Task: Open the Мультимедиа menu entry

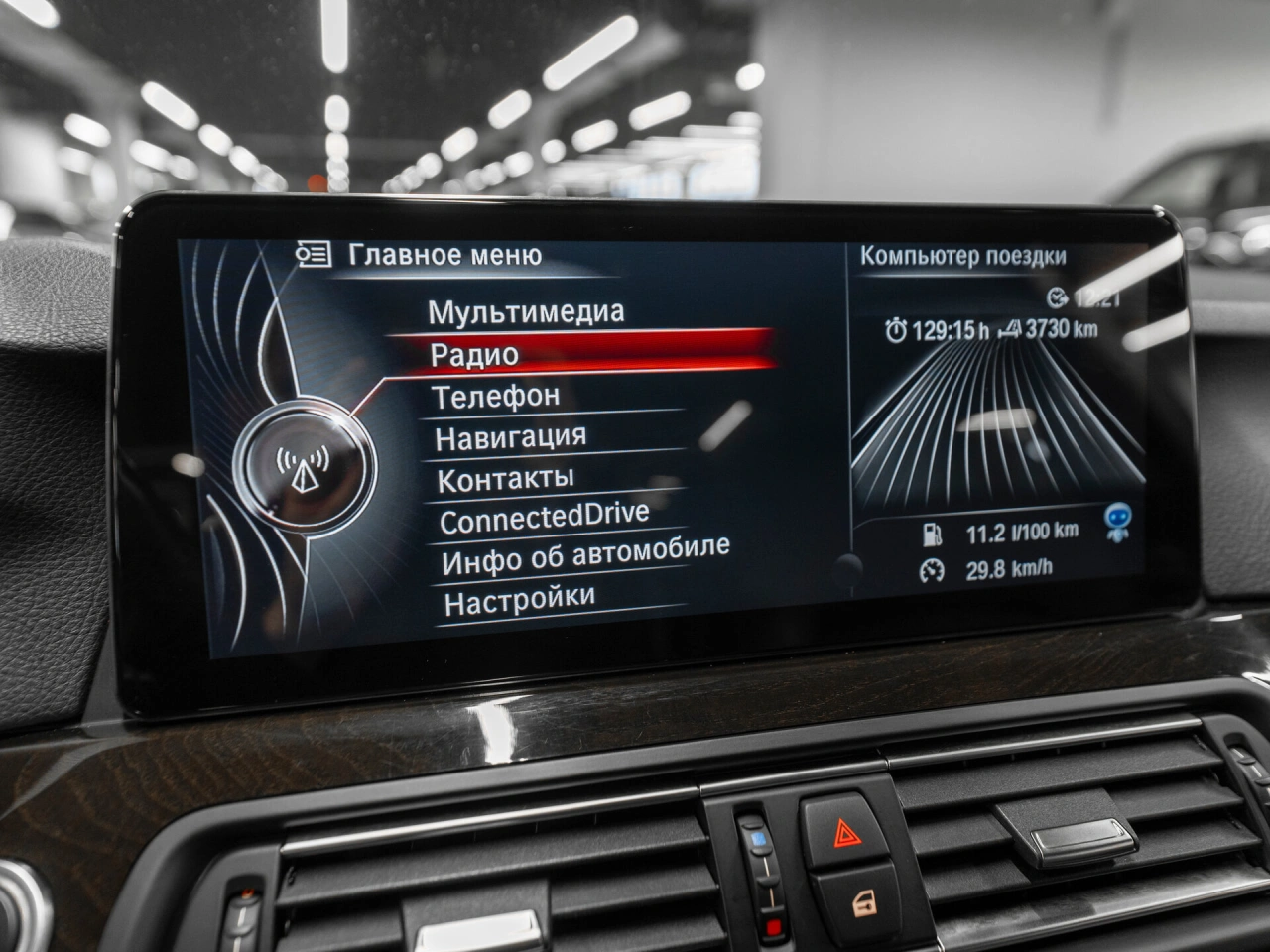Action: click(x=526, y=312)
